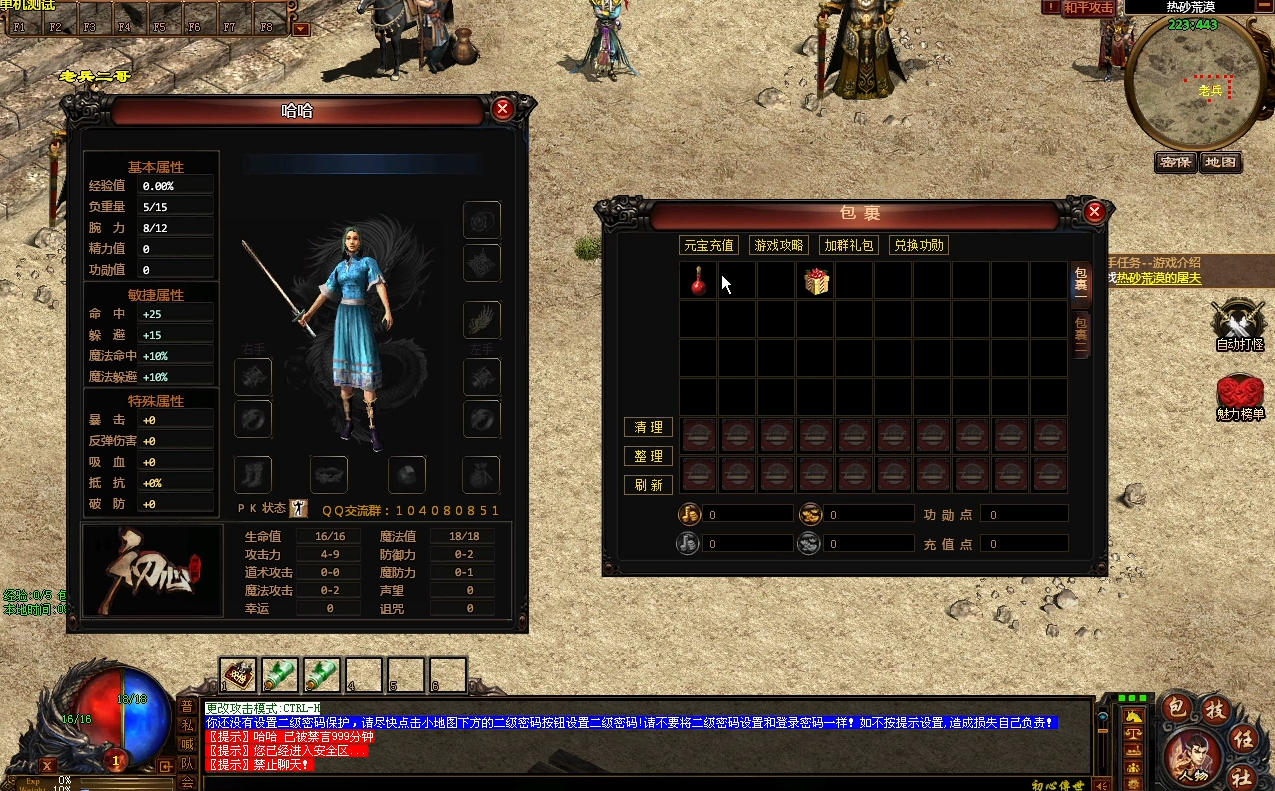1275x791 pixels.
Task: Activate 自动打怪 auto-fight icon
Action: point(1239,325)
